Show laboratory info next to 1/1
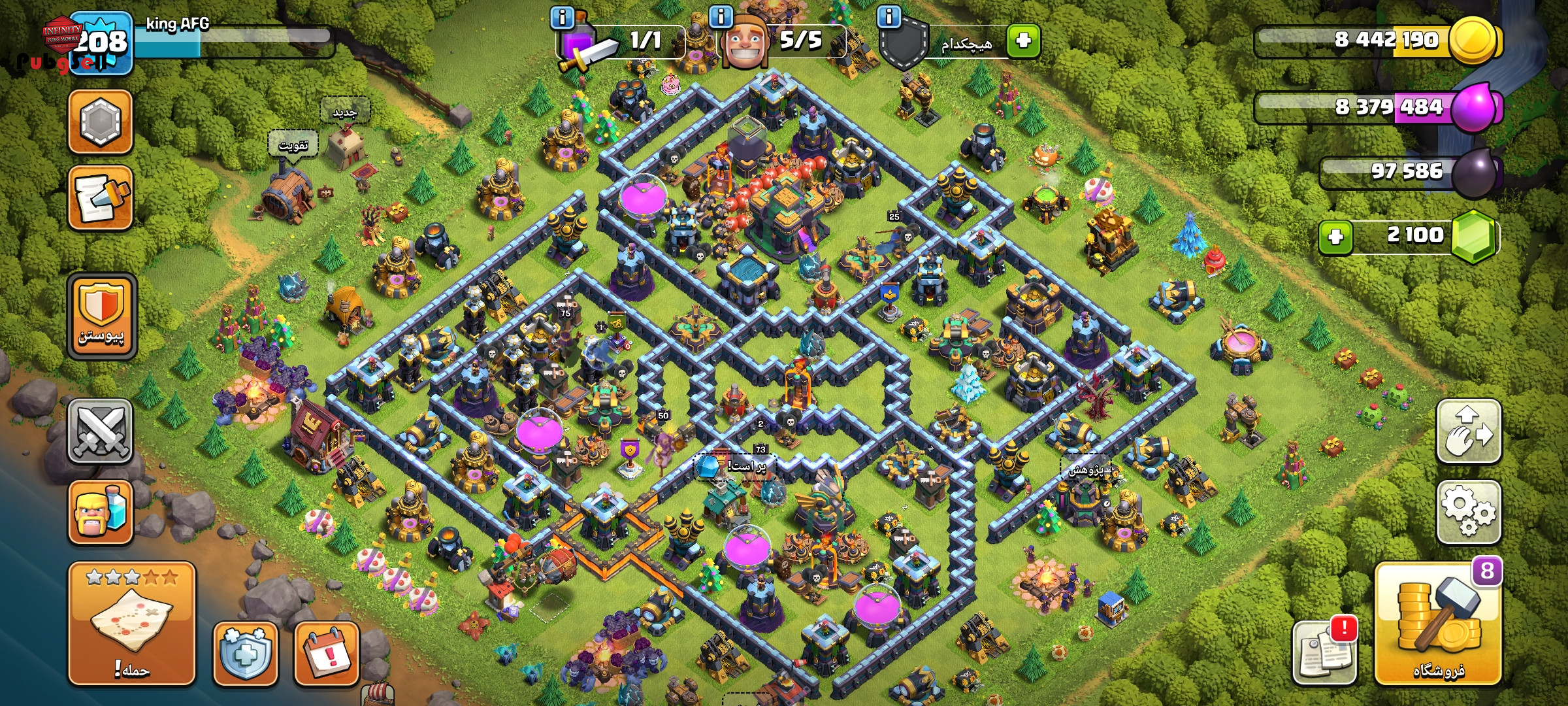Viewport: 1568px width, 706px height. coord(562,17)
